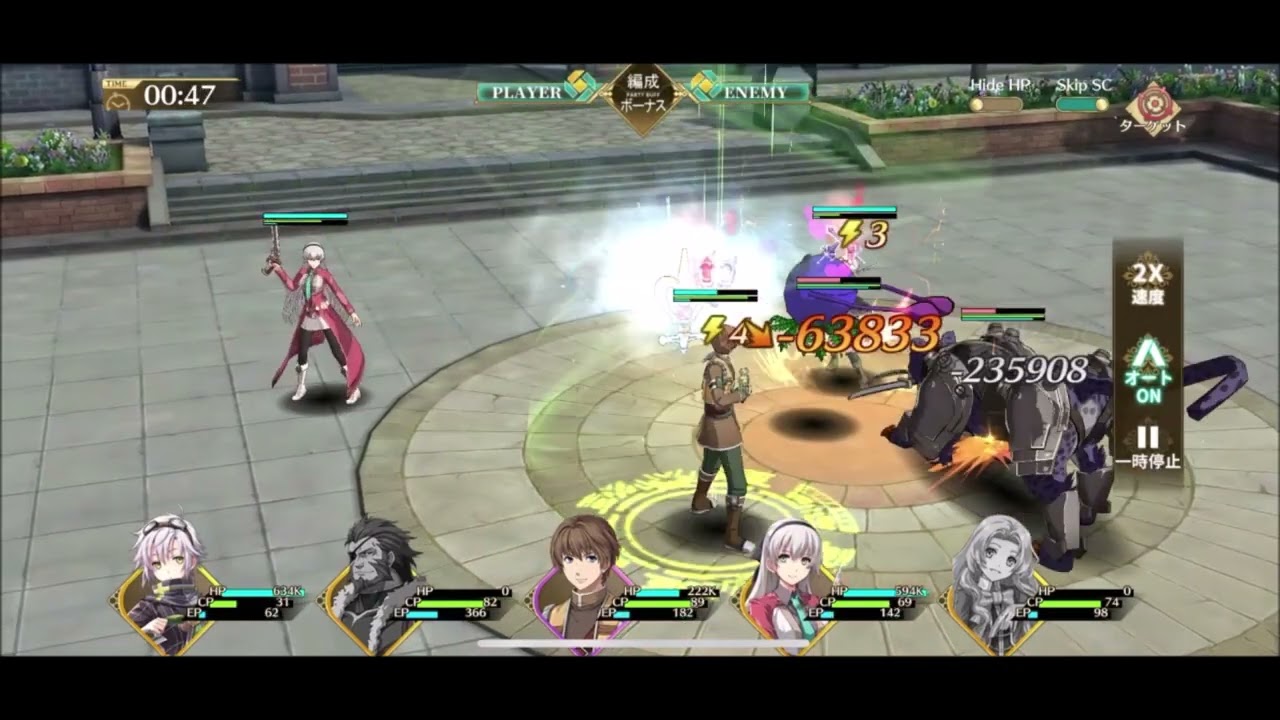Select the 2X 速度 battle speed icon
The image size is (1280, 720).
pos(1148,281)
